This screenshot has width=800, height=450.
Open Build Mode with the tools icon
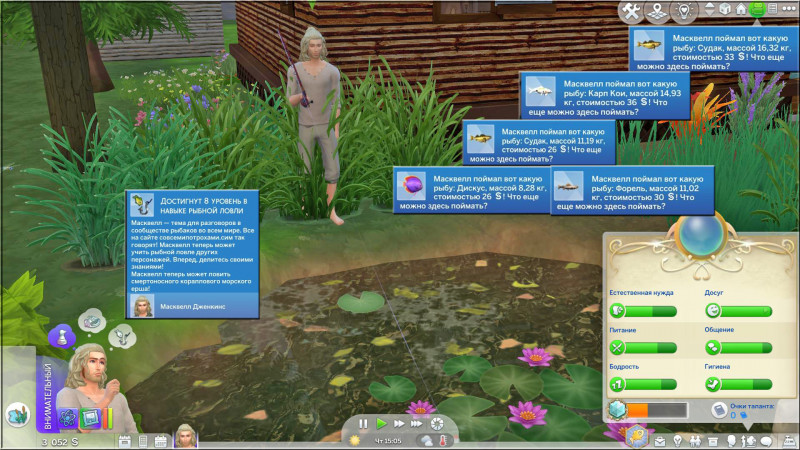tap(631, 11)
